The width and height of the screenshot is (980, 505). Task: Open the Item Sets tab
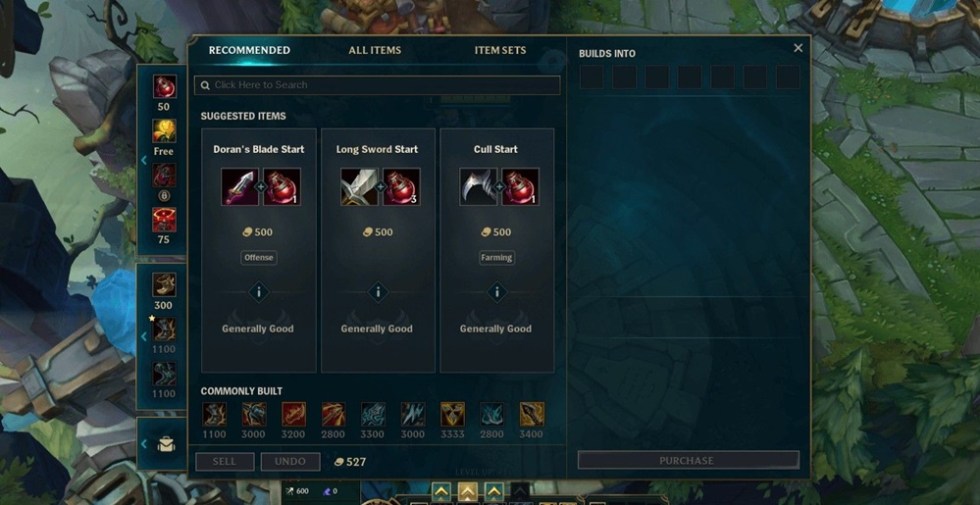click(500, 50)
